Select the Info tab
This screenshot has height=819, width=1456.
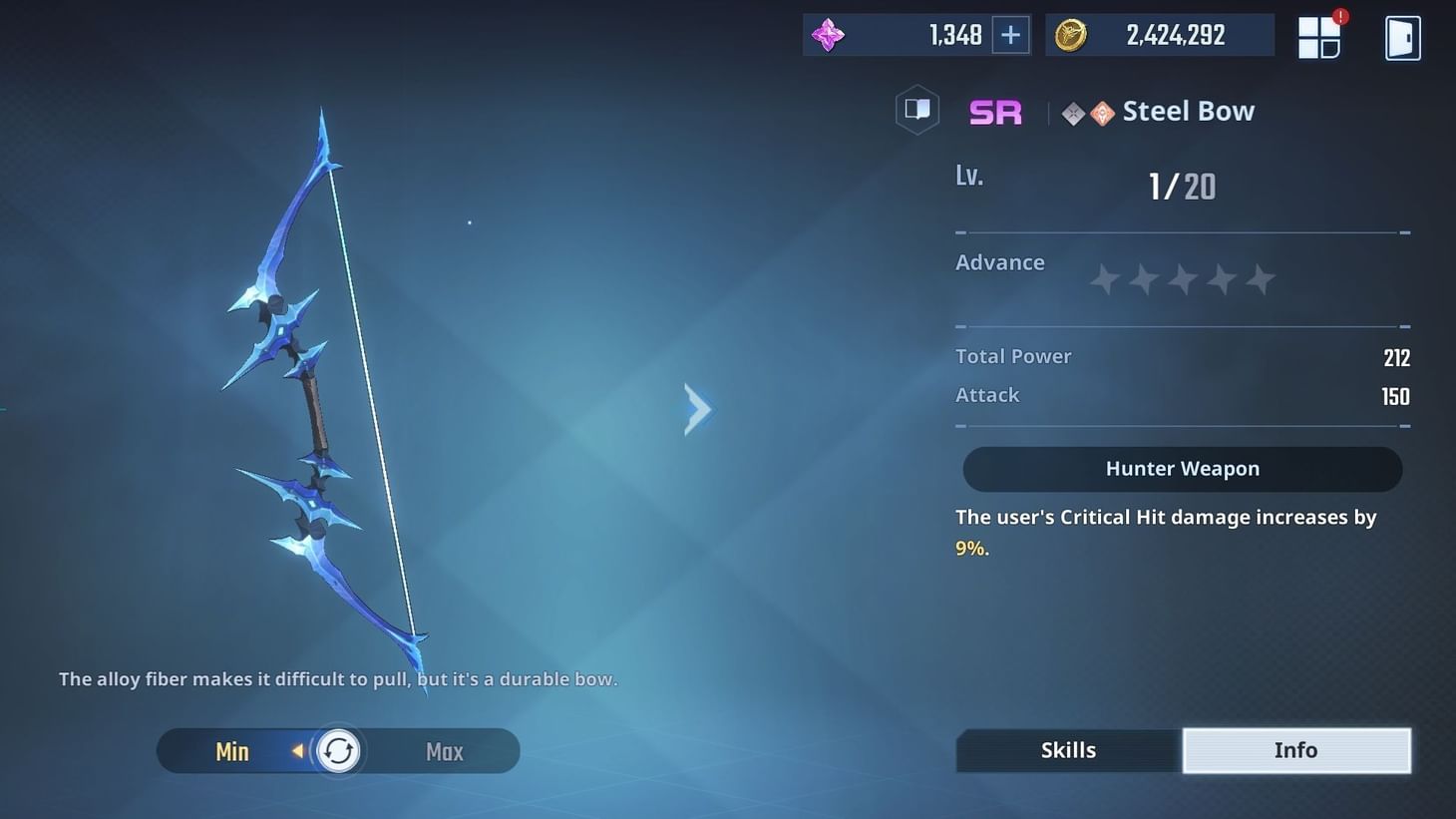[1295, 749]
